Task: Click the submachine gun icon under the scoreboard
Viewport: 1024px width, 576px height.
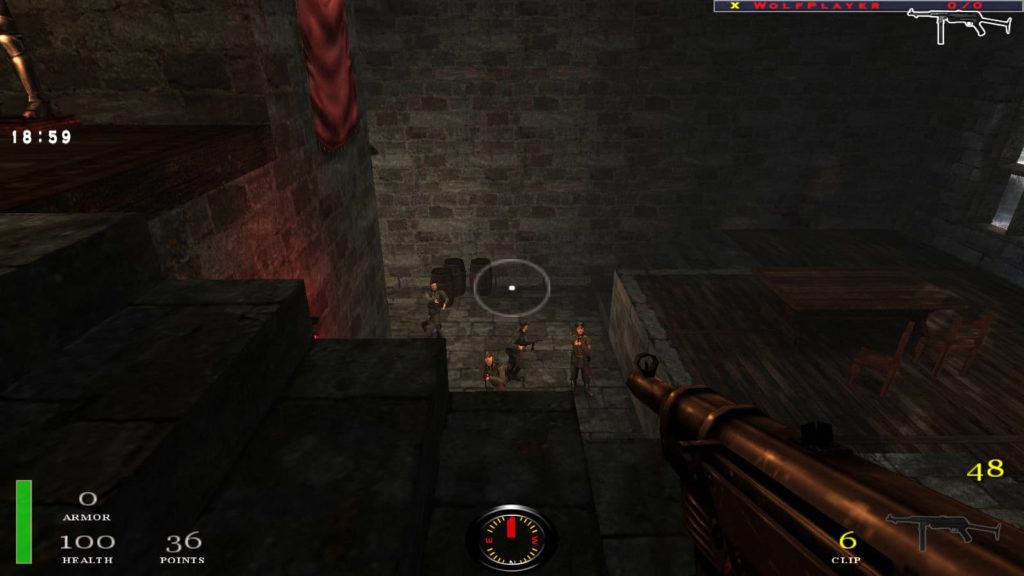Action: click(x=958, y=24)
